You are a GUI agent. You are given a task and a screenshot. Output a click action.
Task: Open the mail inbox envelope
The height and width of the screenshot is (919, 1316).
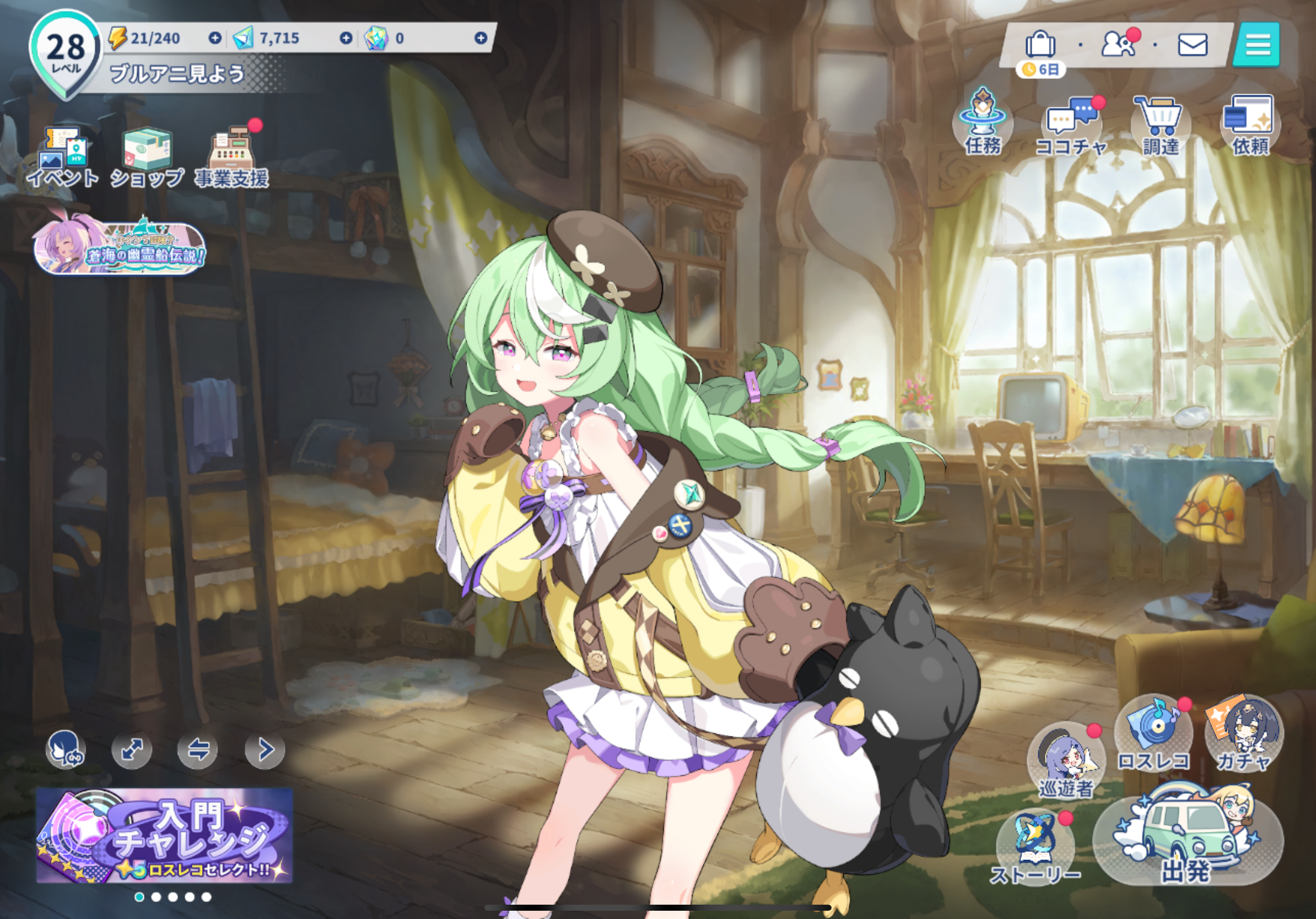pos(1193,45)
